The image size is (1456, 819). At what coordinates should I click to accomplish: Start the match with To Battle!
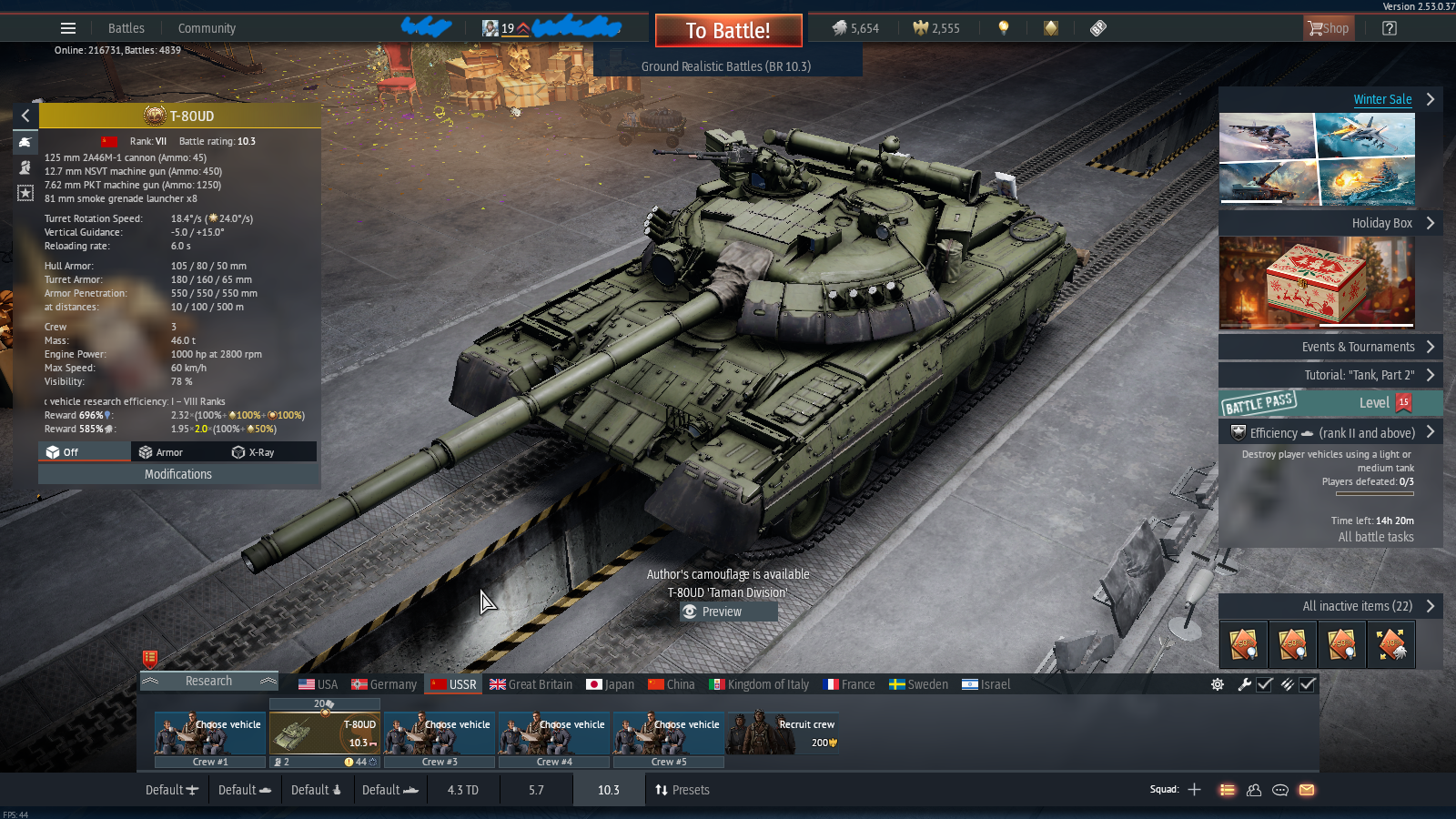(728, 31)
